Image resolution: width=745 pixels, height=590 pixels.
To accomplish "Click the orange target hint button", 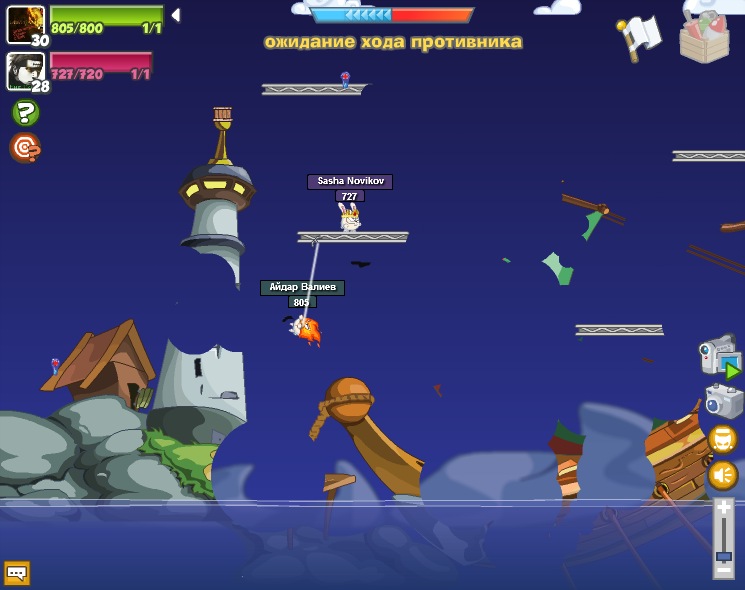I will (x=24, y=148).
